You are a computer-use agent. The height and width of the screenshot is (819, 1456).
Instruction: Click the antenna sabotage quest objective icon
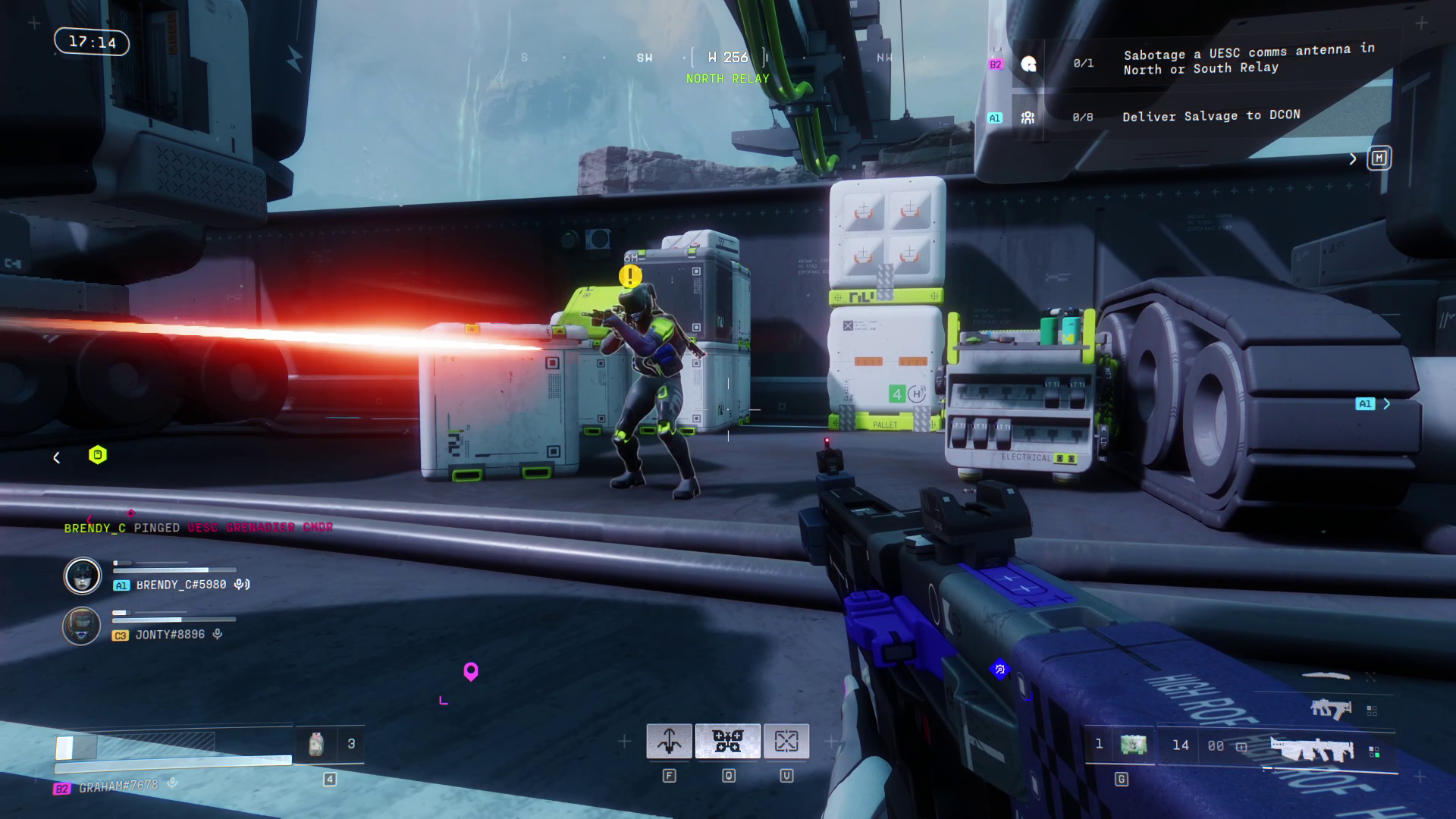click(x=1029, y=66)
